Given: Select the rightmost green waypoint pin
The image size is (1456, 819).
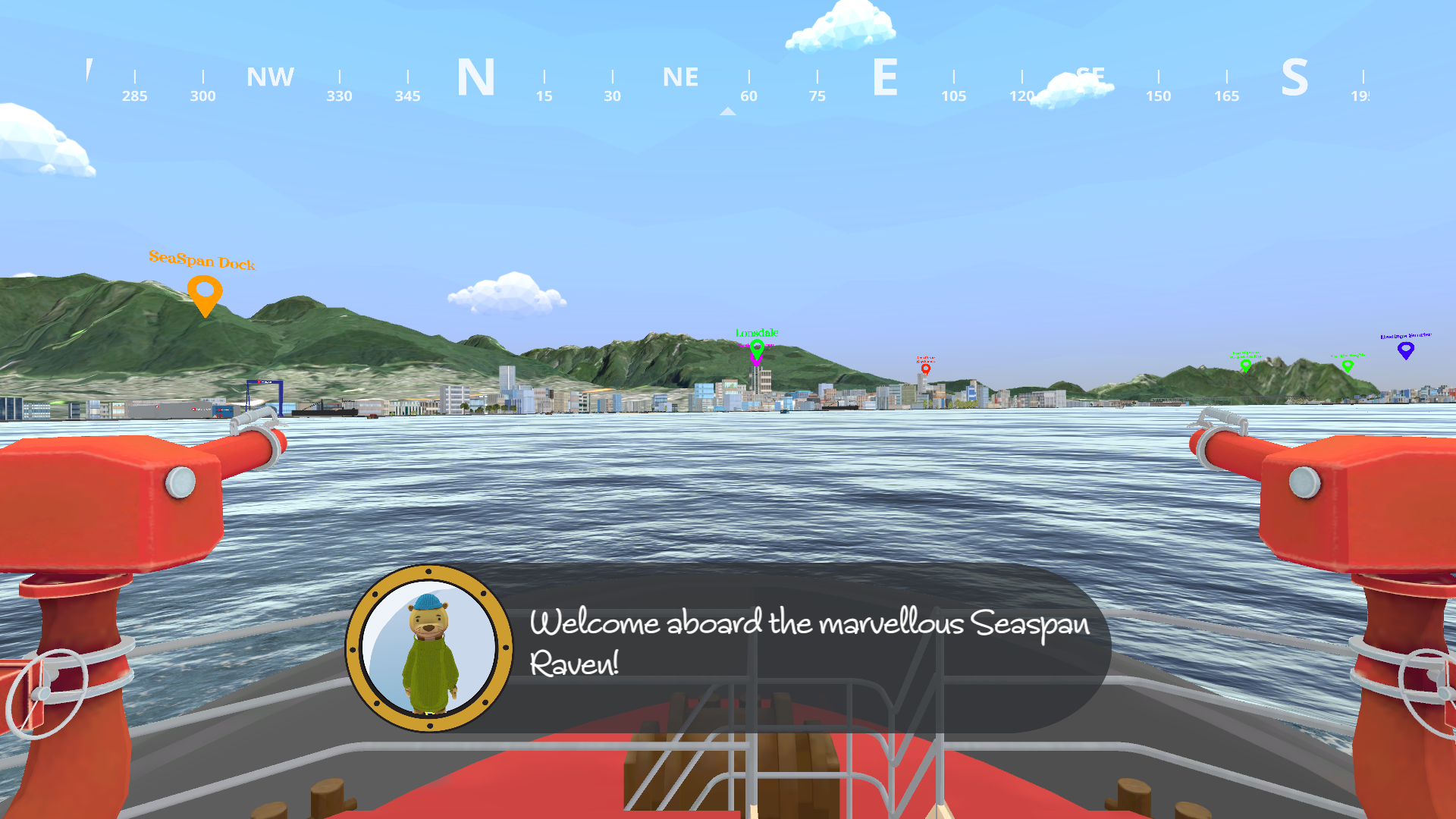Looking at the screenshot, I should (1348, 366).
